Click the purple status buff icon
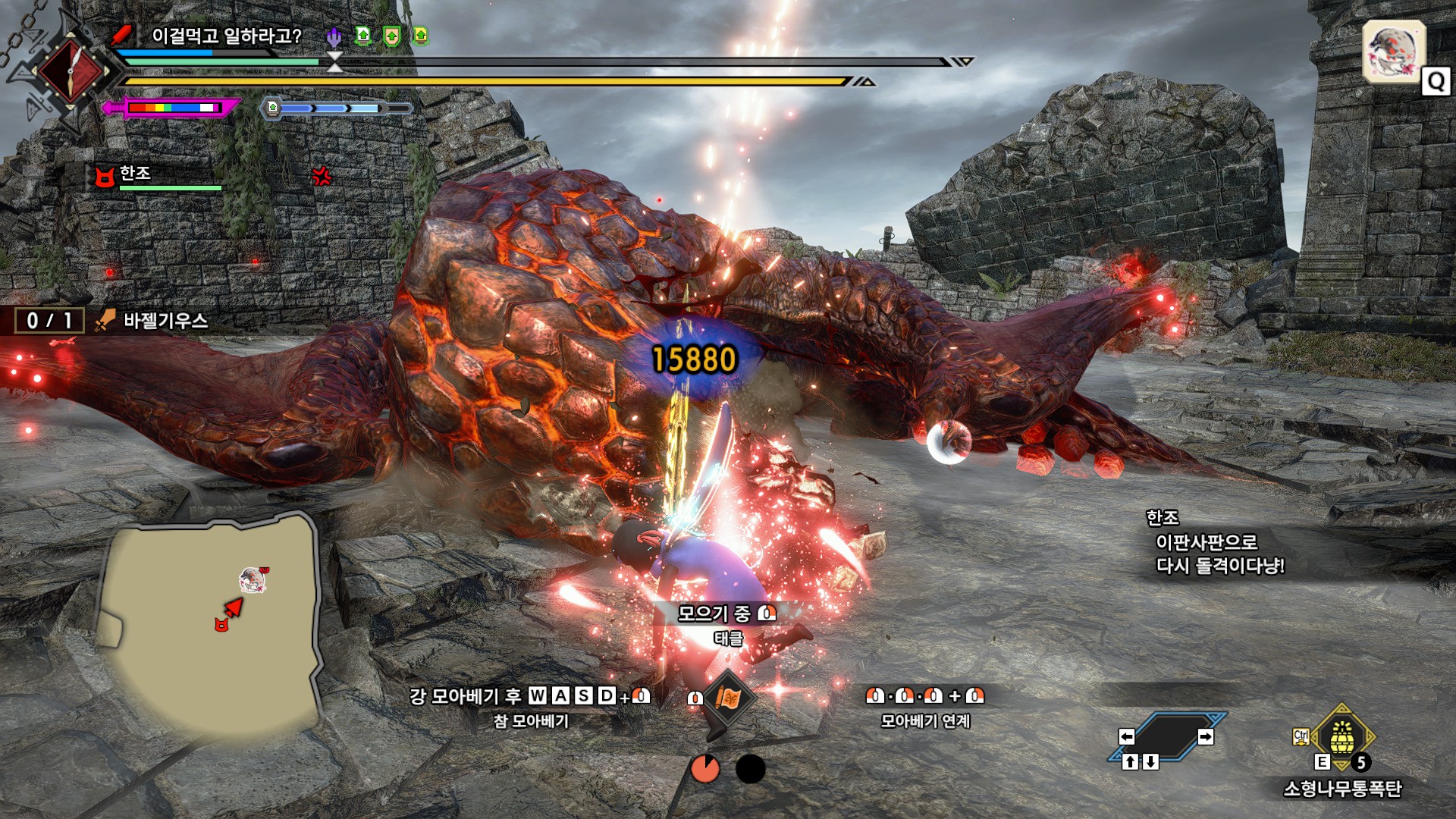 (334, 36)
